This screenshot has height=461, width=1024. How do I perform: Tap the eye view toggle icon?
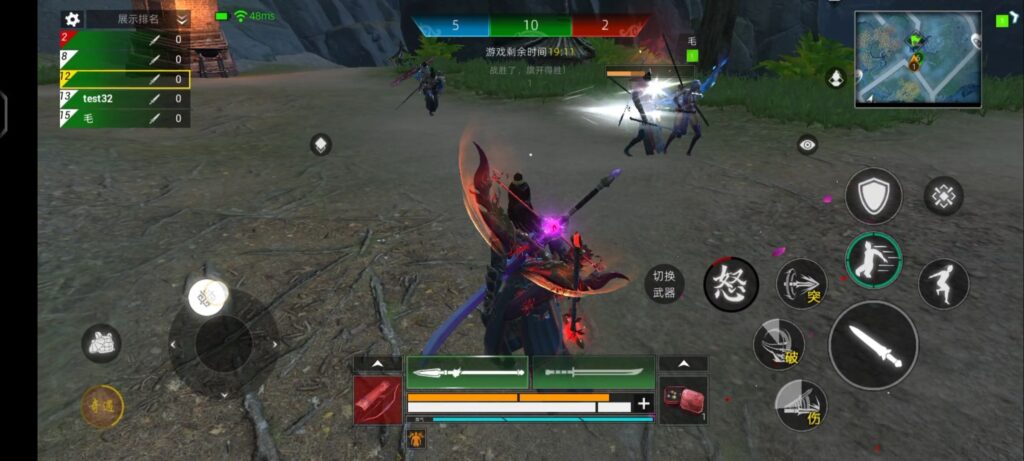click(808, 145)
